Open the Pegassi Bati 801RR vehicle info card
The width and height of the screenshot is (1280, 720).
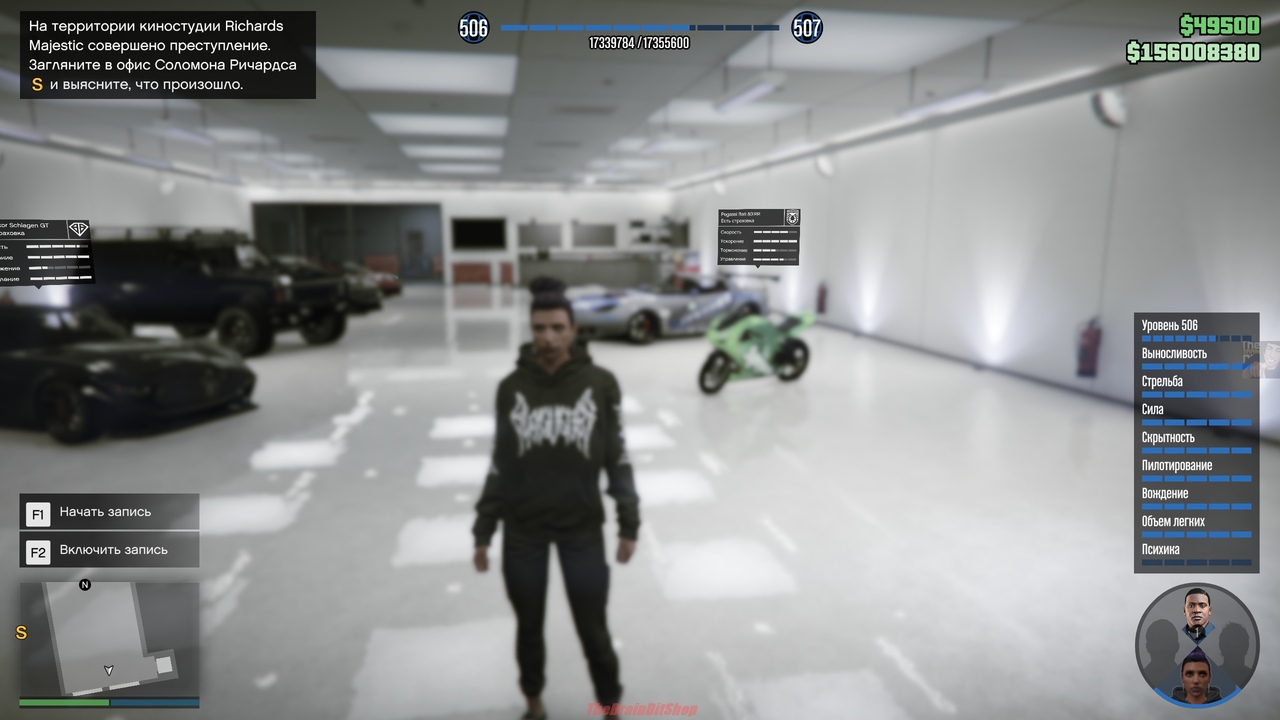(758, 238)
